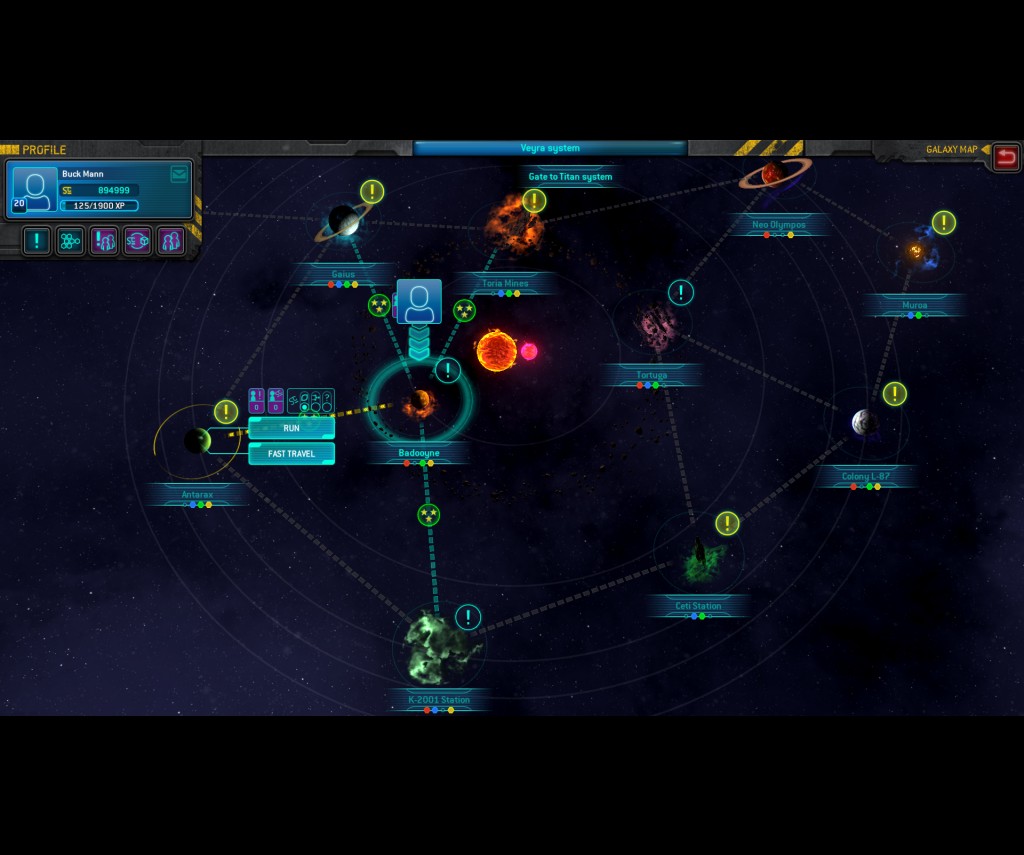Open the missions exclamation mark toolbar icon
1024x855 pixels.
(x=37, y=241)
